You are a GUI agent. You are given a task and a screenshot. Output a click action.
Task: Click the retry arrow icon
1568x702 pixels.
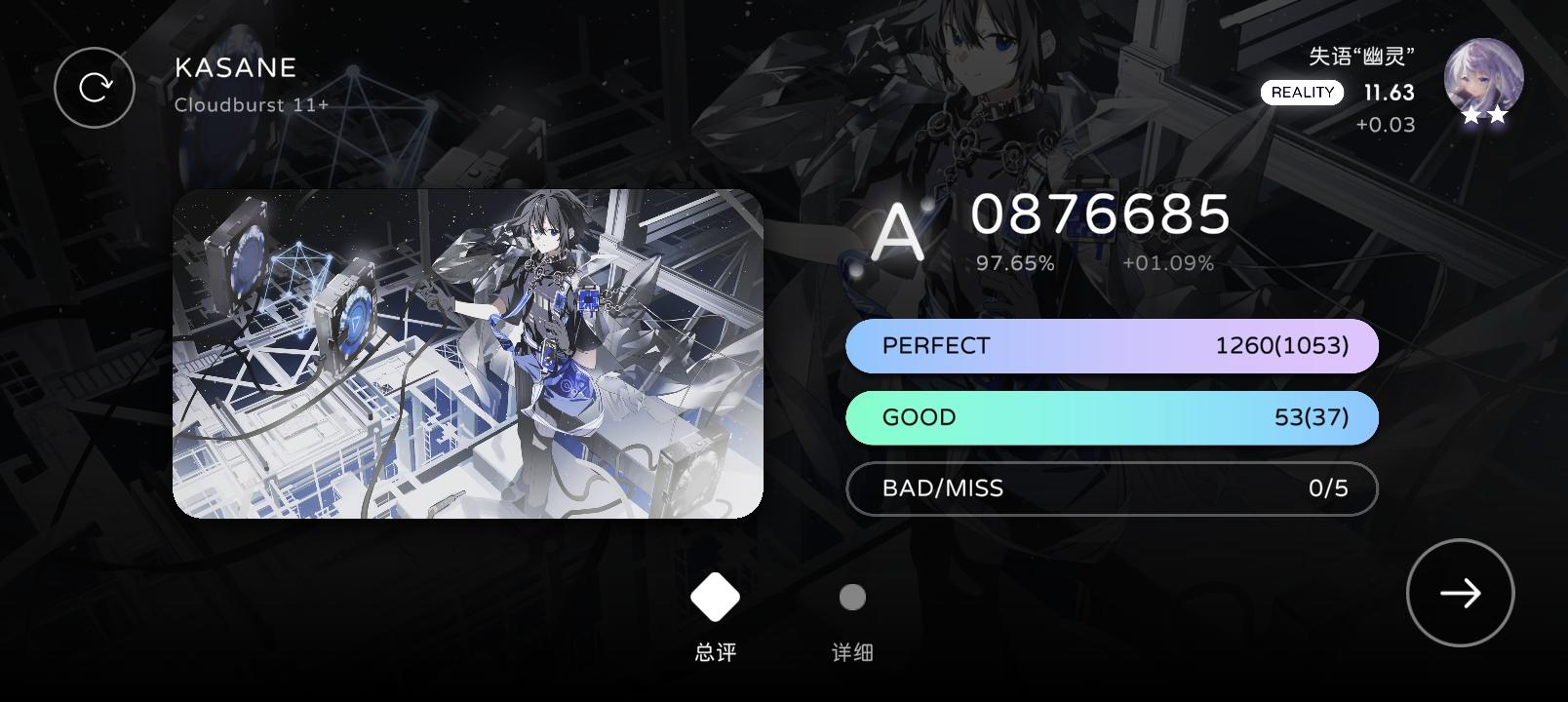[95, 87]
